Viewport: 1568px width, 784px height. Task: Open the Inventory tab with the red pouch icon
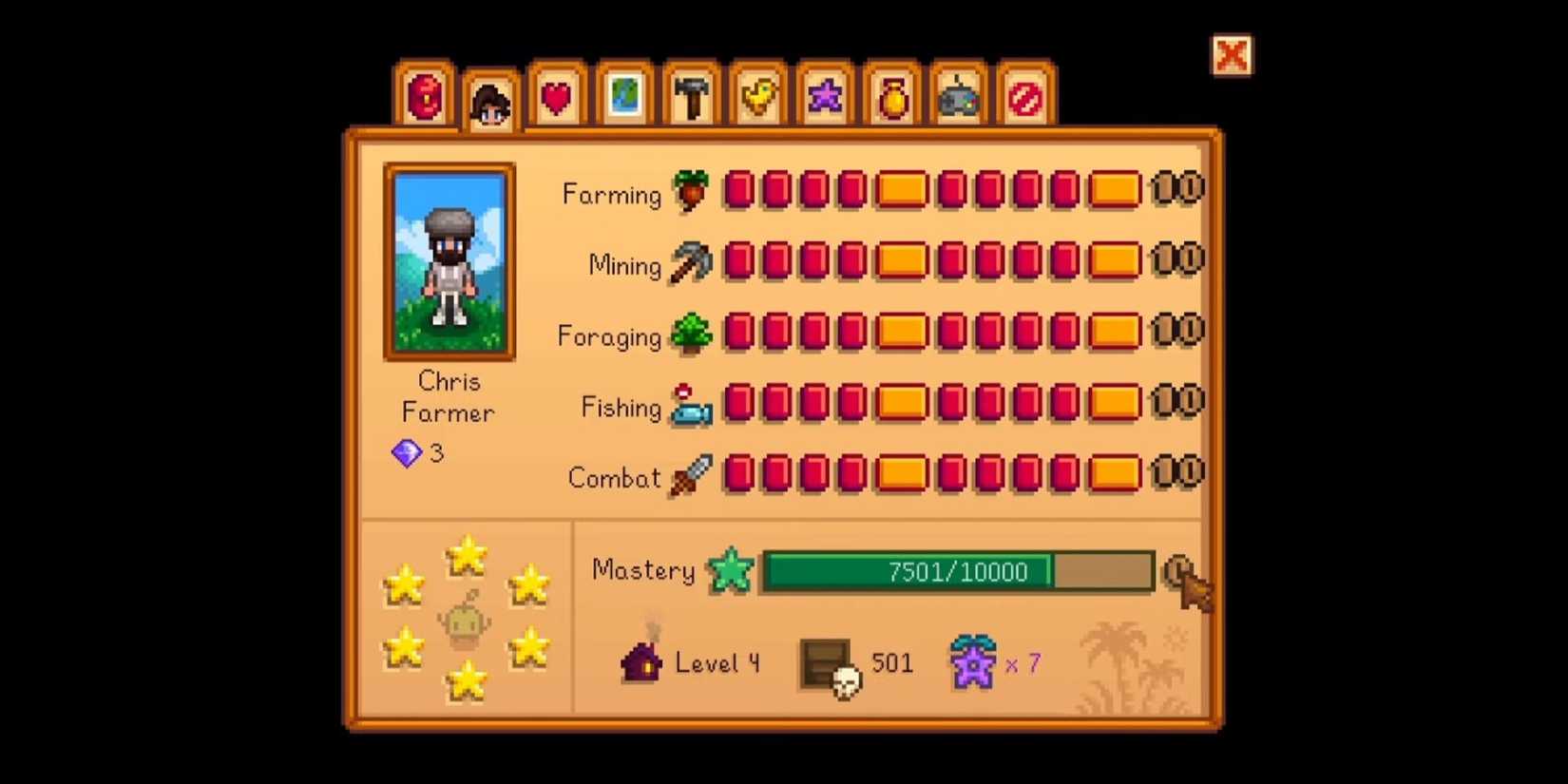pos(427,97)
